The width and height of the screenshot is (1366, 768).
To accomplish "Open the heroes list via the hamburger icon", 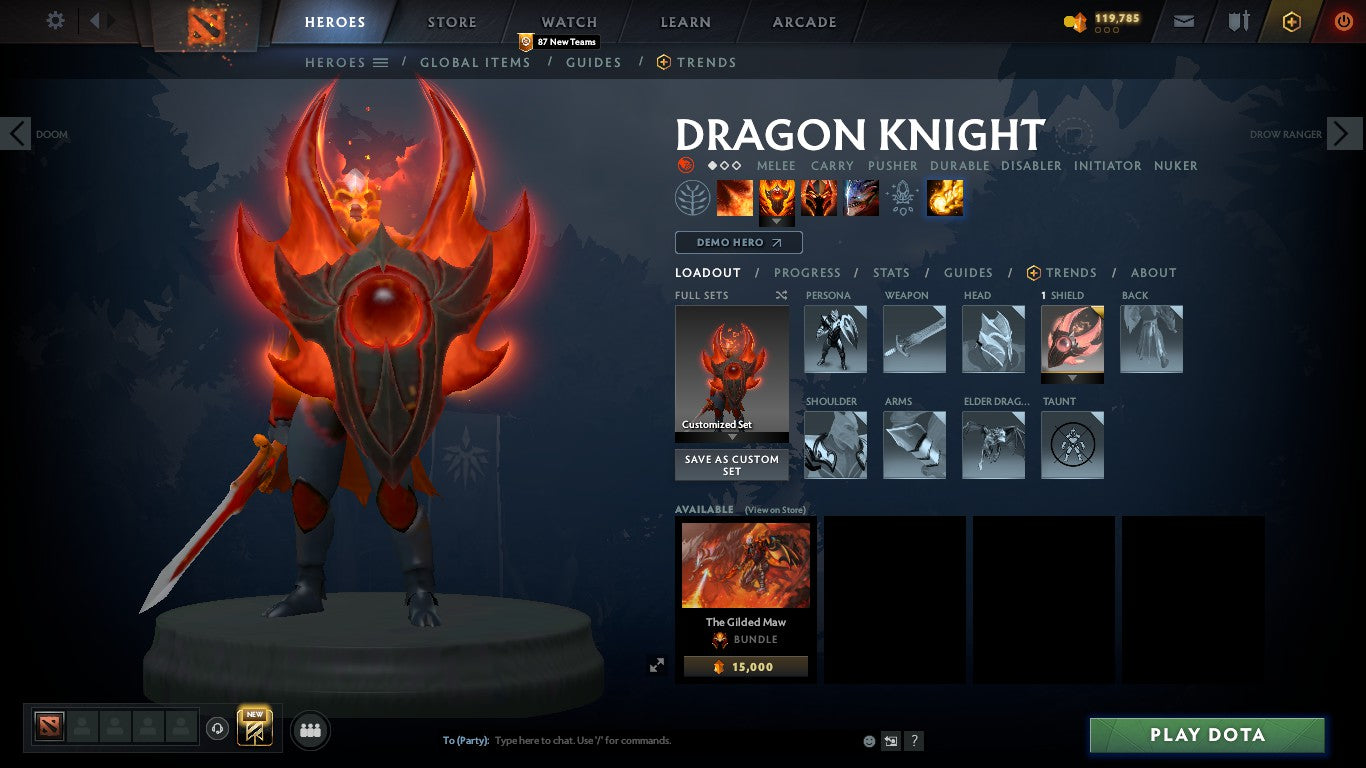I will point(381,62).
